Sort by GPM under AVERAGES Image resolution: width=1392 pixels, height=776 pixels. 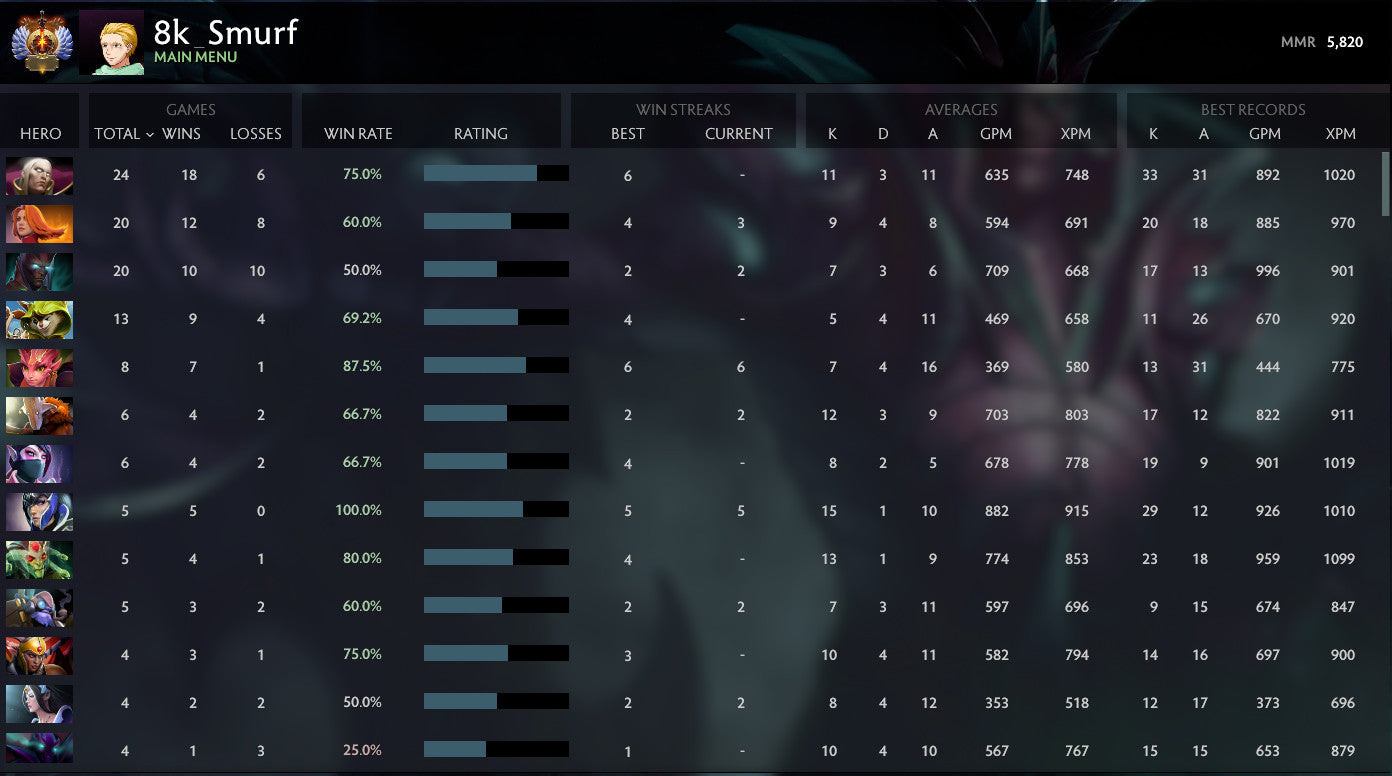click(x=996, y=134)
